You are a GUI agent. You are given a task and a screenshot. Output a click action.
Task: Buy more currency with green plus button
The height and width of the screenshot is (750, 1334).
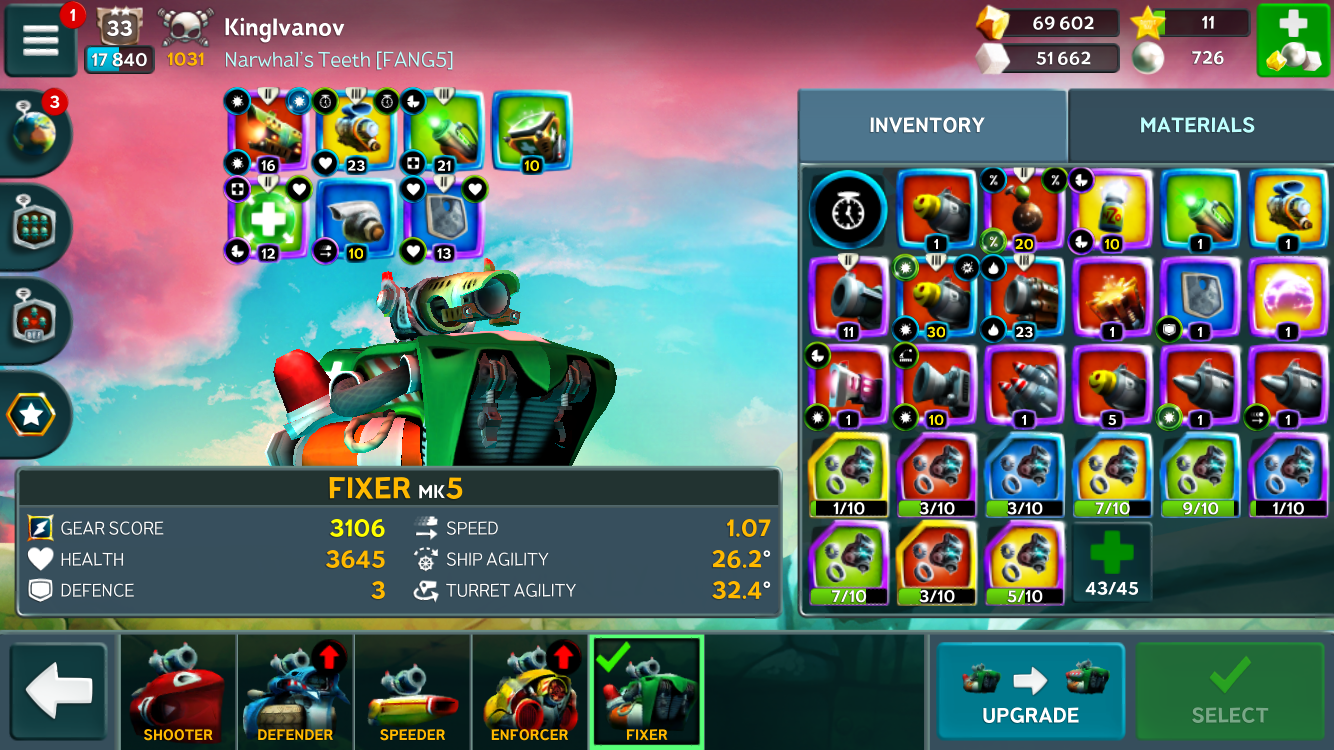click(x=1292, y=40)
